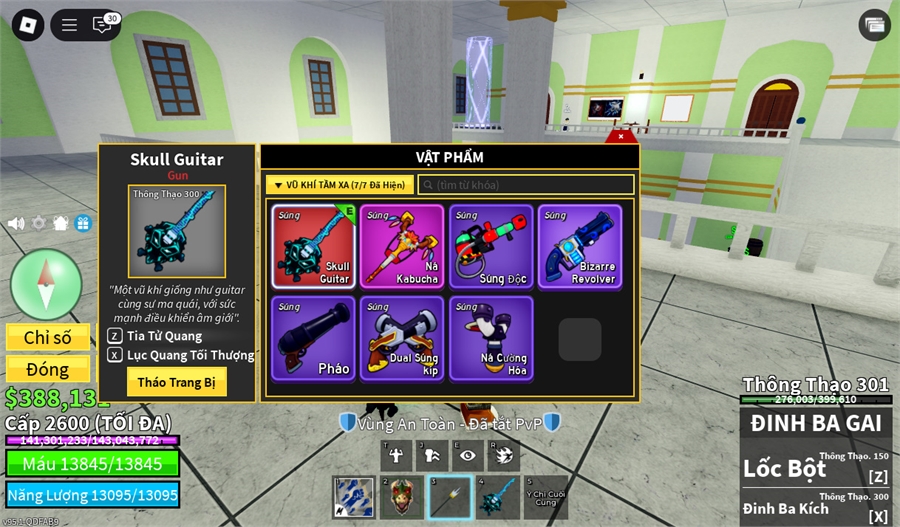The height and width of the screenshot is (527, 900).
Task: Click the yellow Đóng button
Action: click(48, 369)
